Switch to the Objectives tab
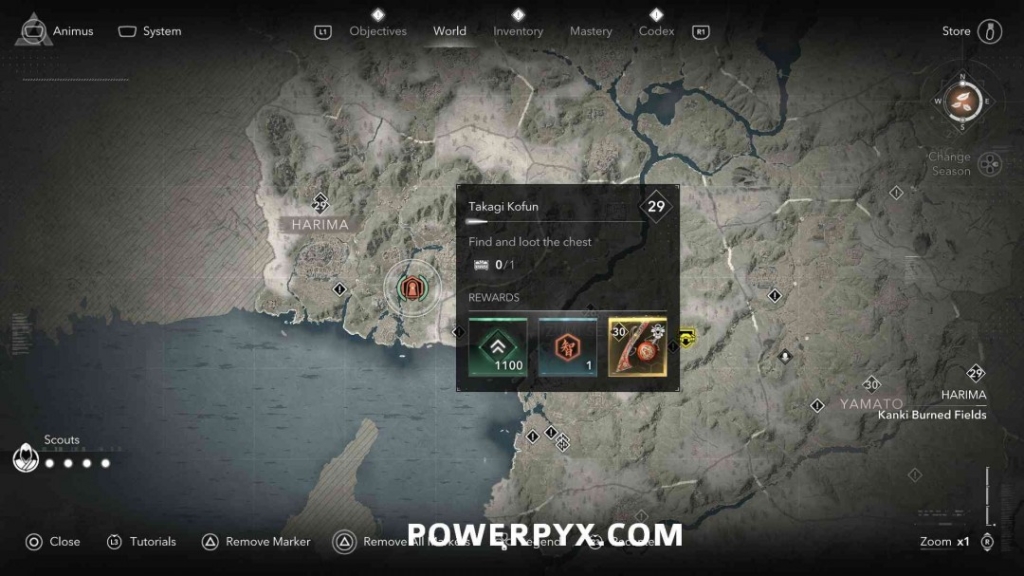 [x=378, y=31]
